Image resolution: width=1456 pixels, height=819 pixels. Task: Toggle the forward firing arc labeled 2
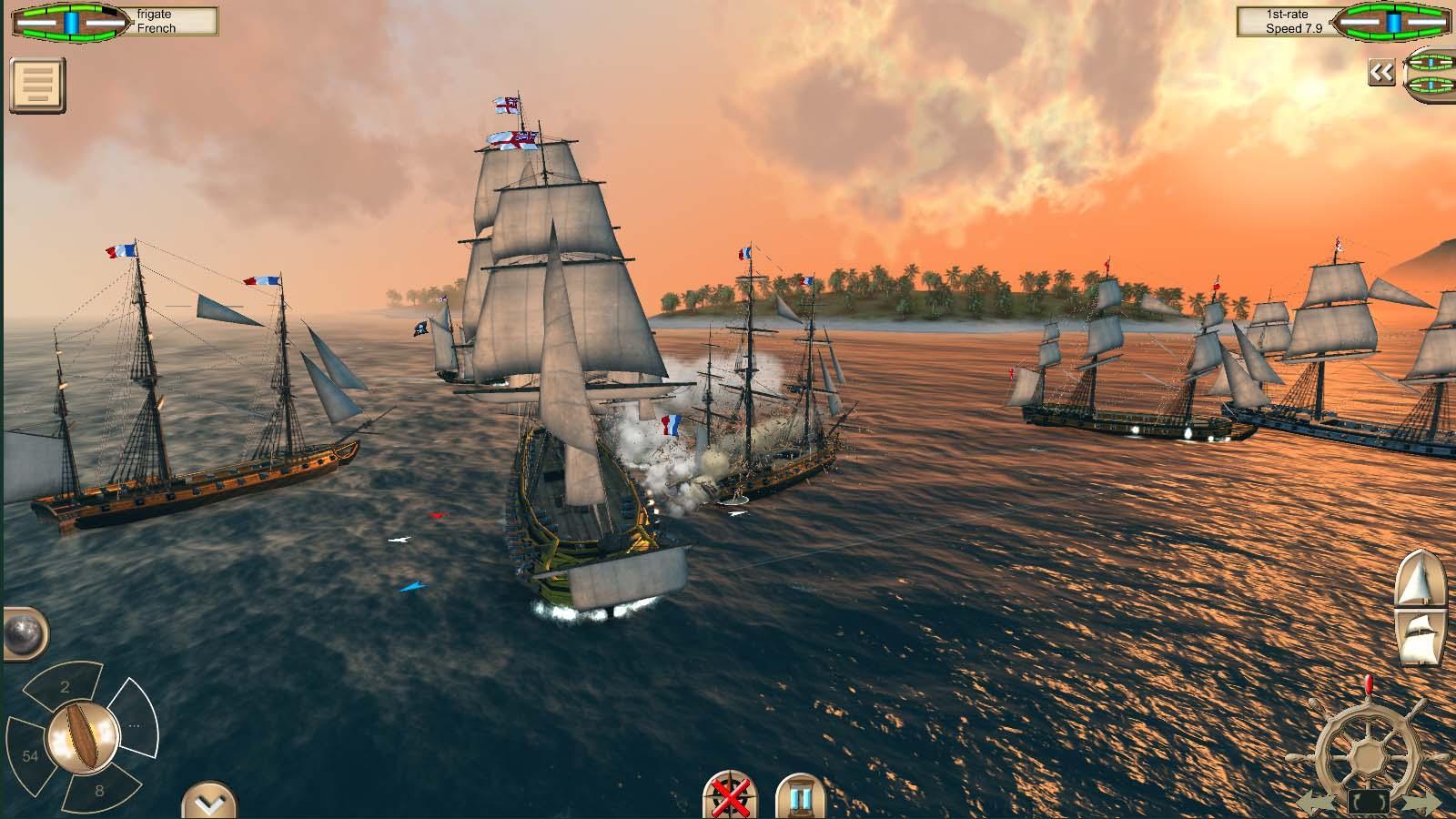(x=66, y=688)
